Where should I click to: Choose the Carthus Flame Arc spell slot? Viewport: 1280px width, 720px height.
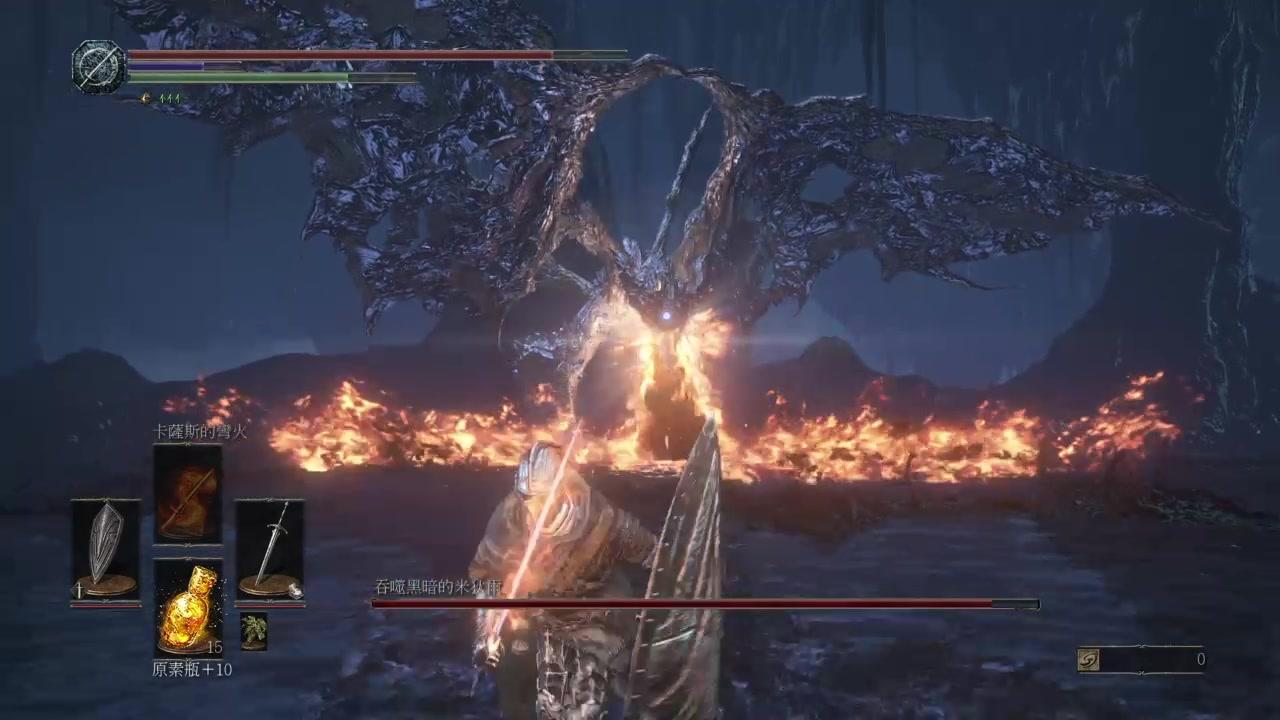pyautogui.click(x=188, y=495)
